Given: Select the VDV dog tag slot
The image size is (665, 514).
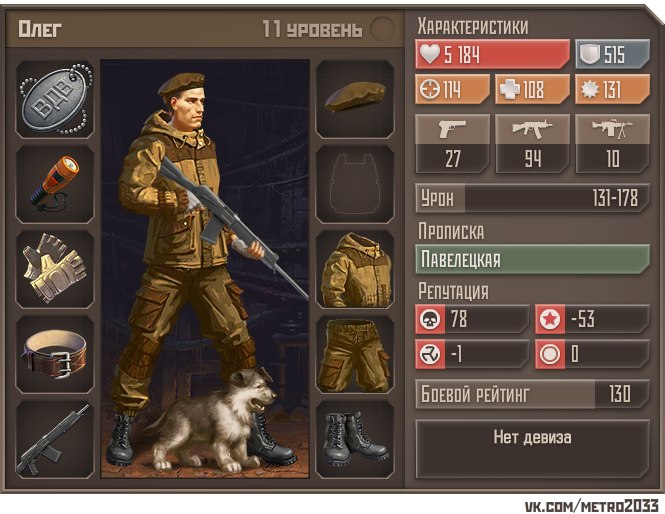Looking at the screenshot, I should [x=56, y=99].
